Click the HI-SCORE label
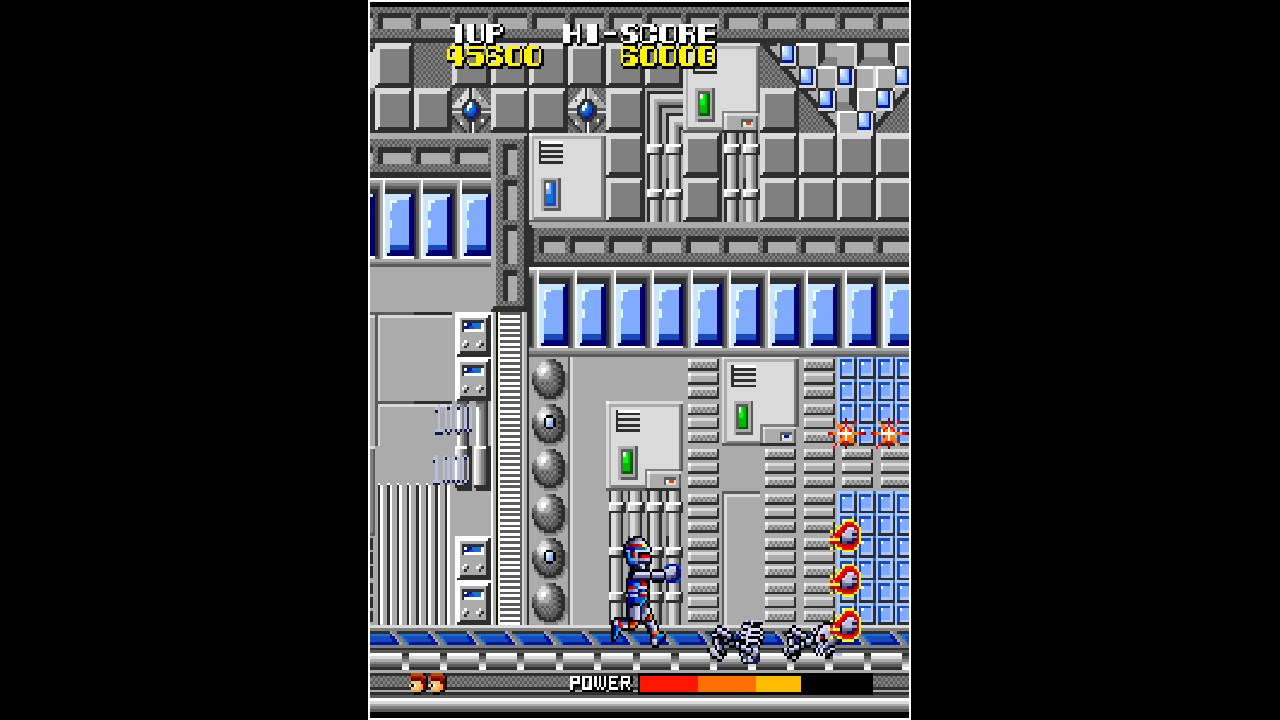1280x720 pixels. point(637,32)
